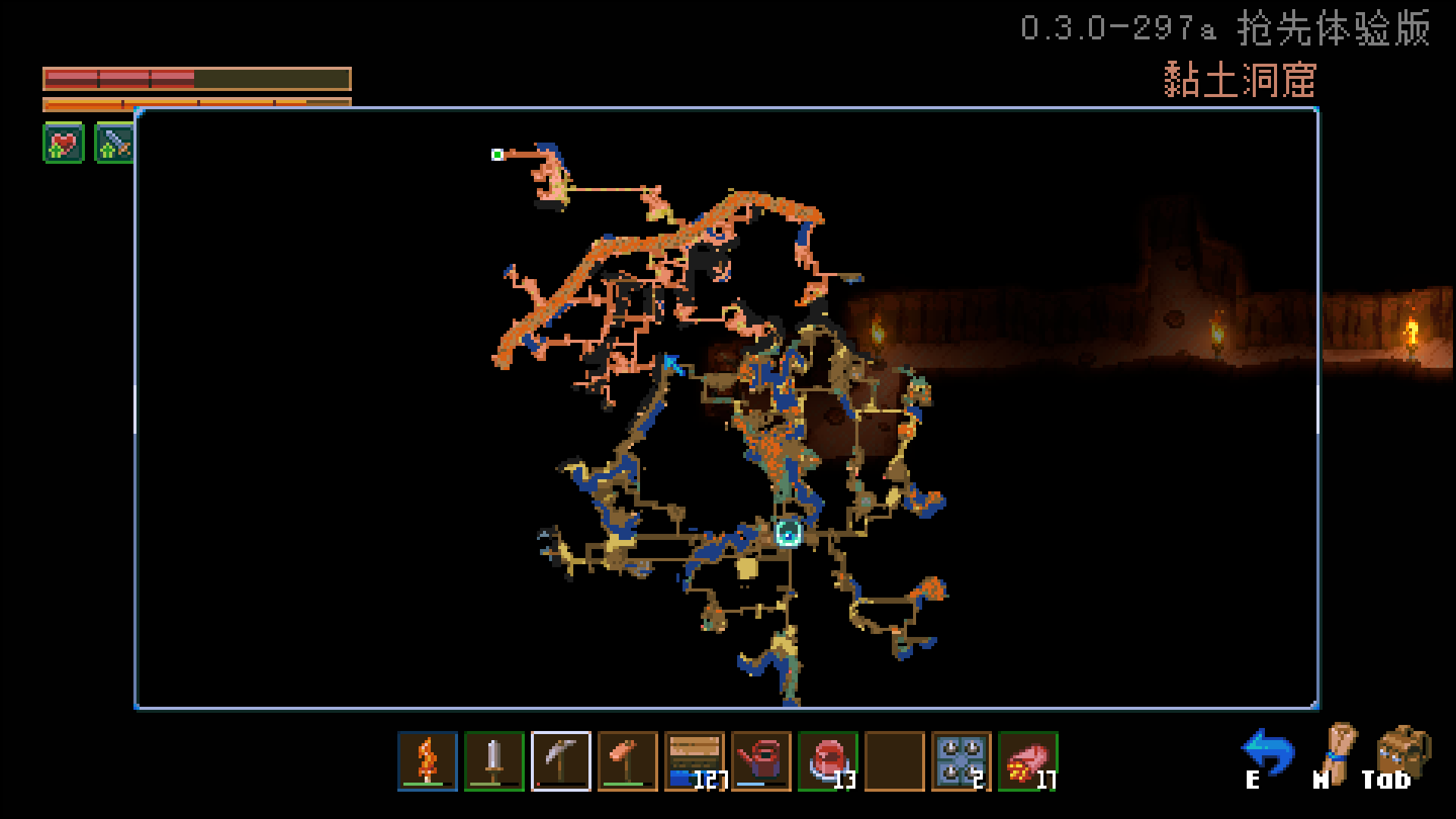Click the green dot marker on the map

click(497, 155)
